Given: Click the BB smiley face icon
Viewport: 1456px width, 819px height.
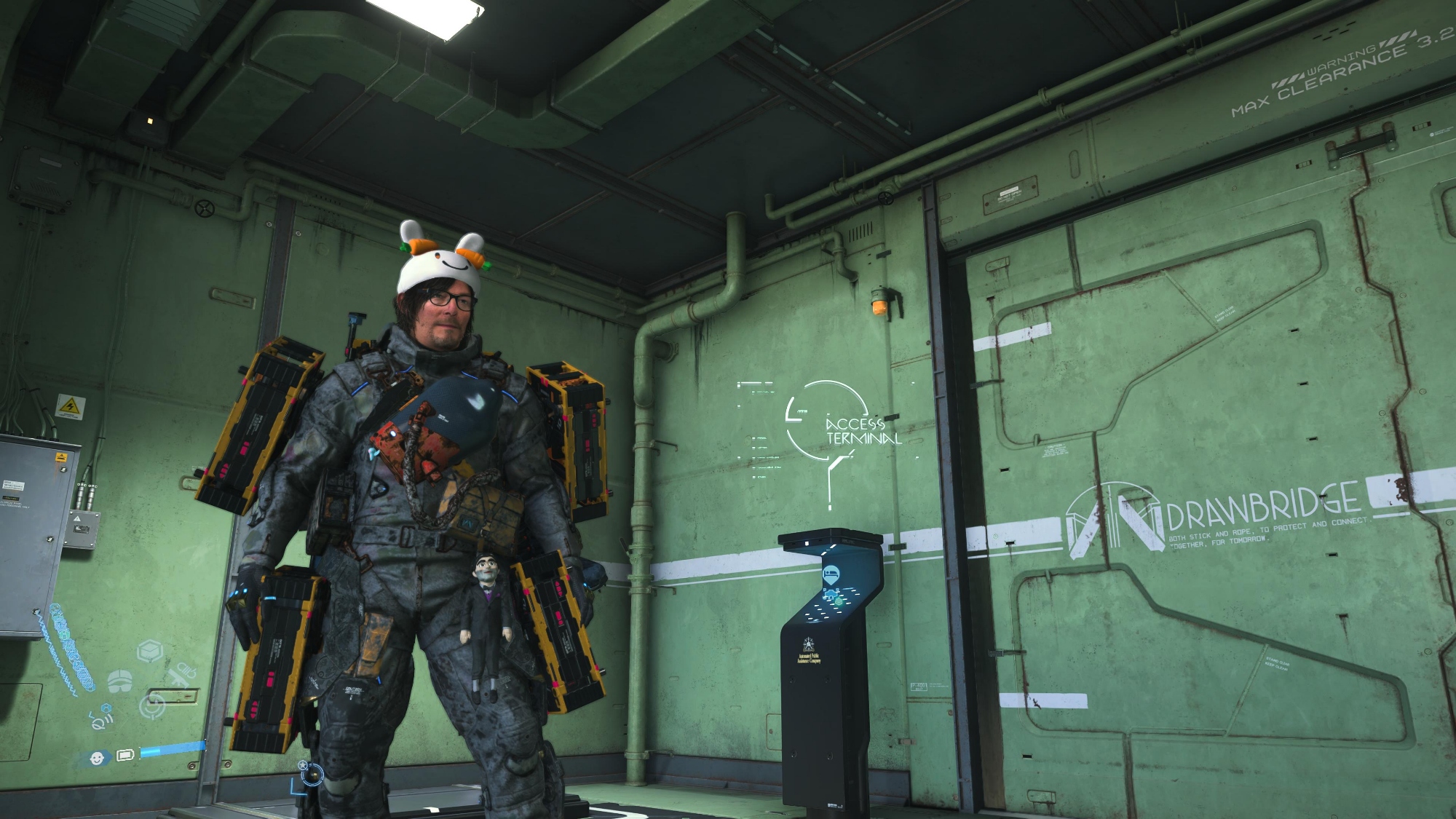Looking at the screenshot, I should tap(97, 758).
